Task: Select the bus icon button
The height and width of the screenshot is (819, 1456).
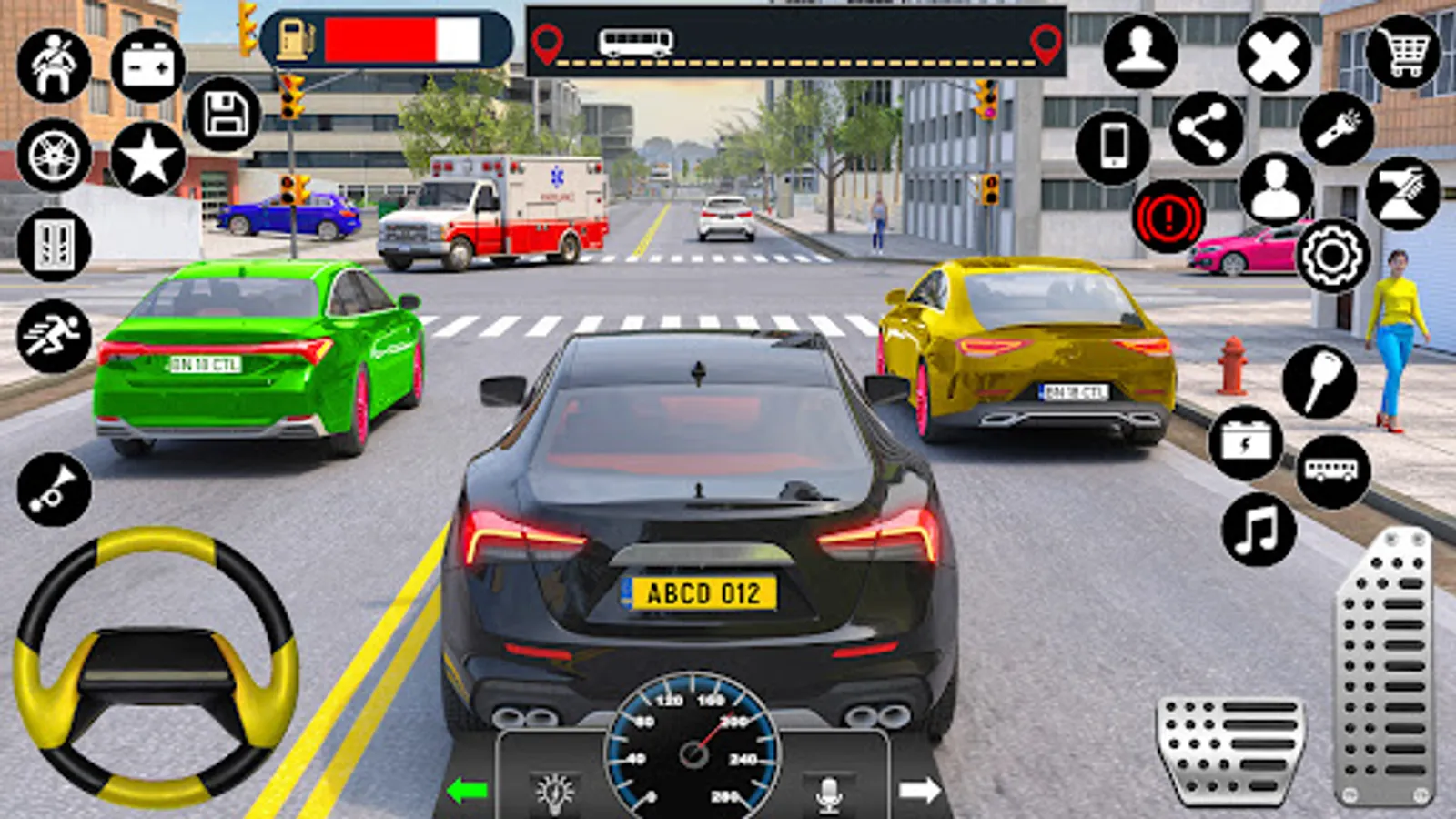Action: click(x=1333, y=470)
